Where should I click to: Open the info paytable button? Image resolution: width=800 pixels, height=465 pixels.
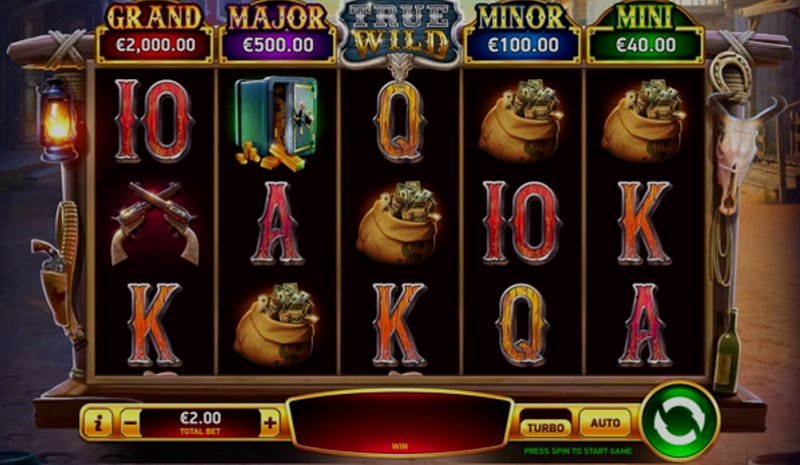coord(98,423)
